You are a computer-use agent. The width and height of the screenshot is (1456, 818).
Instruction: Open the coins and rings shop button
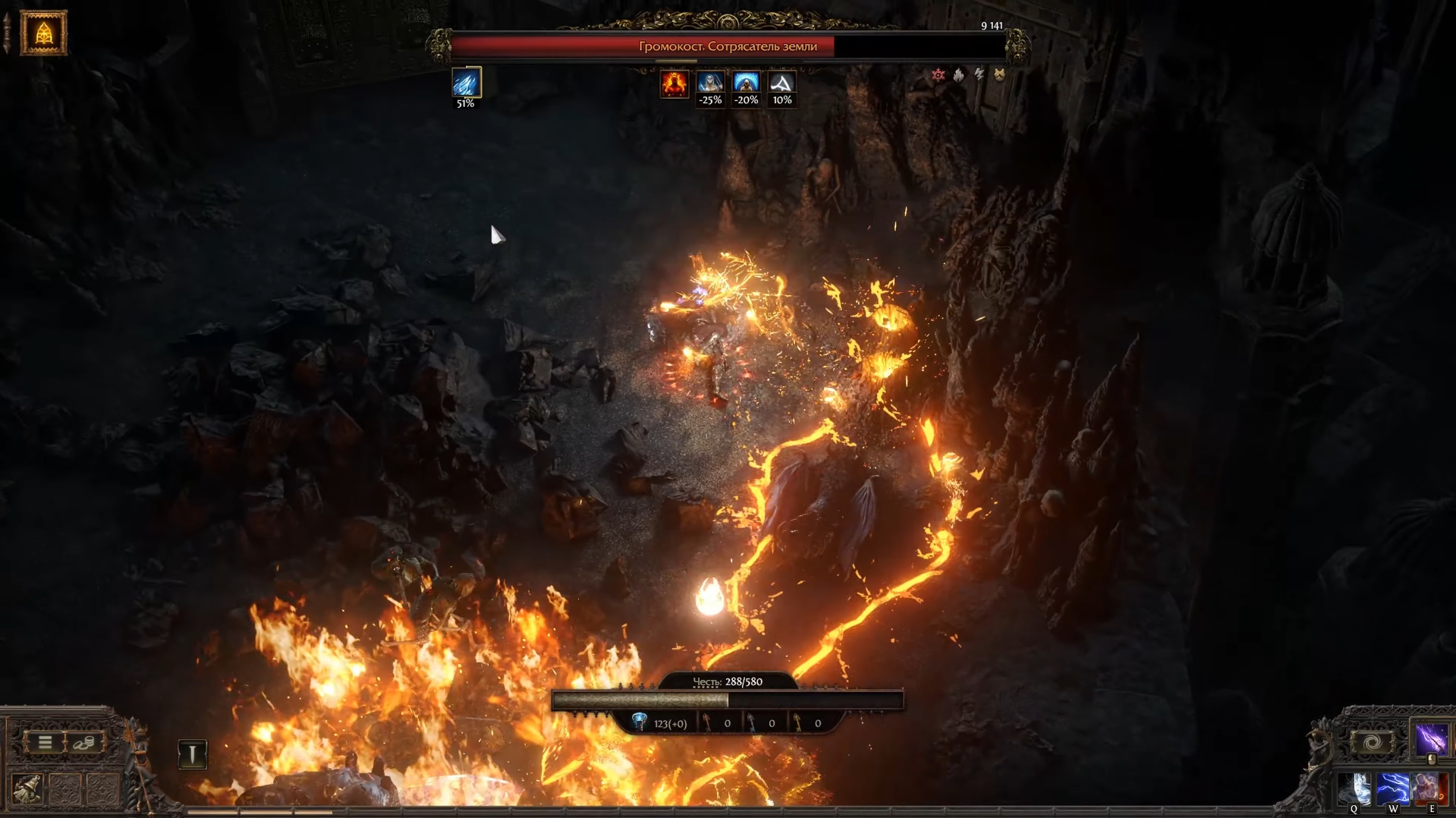83,742
